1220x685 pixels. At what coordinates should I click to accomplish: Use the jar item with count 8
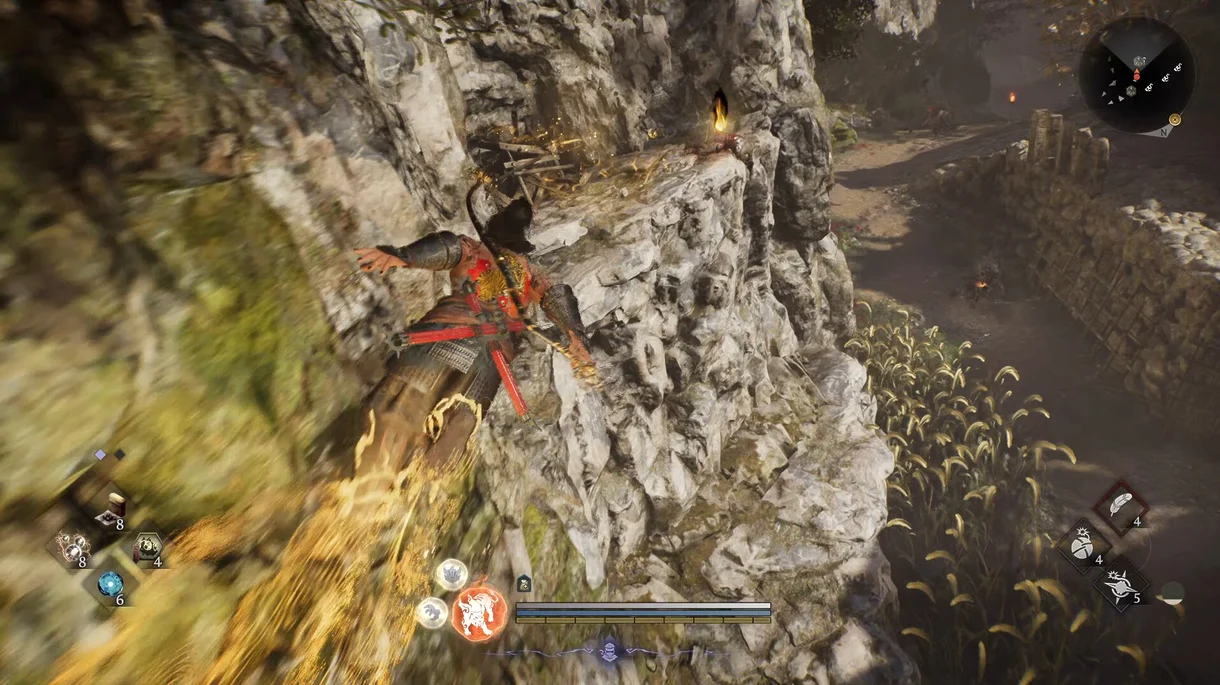pyautogui.click(x=110, y=508)
